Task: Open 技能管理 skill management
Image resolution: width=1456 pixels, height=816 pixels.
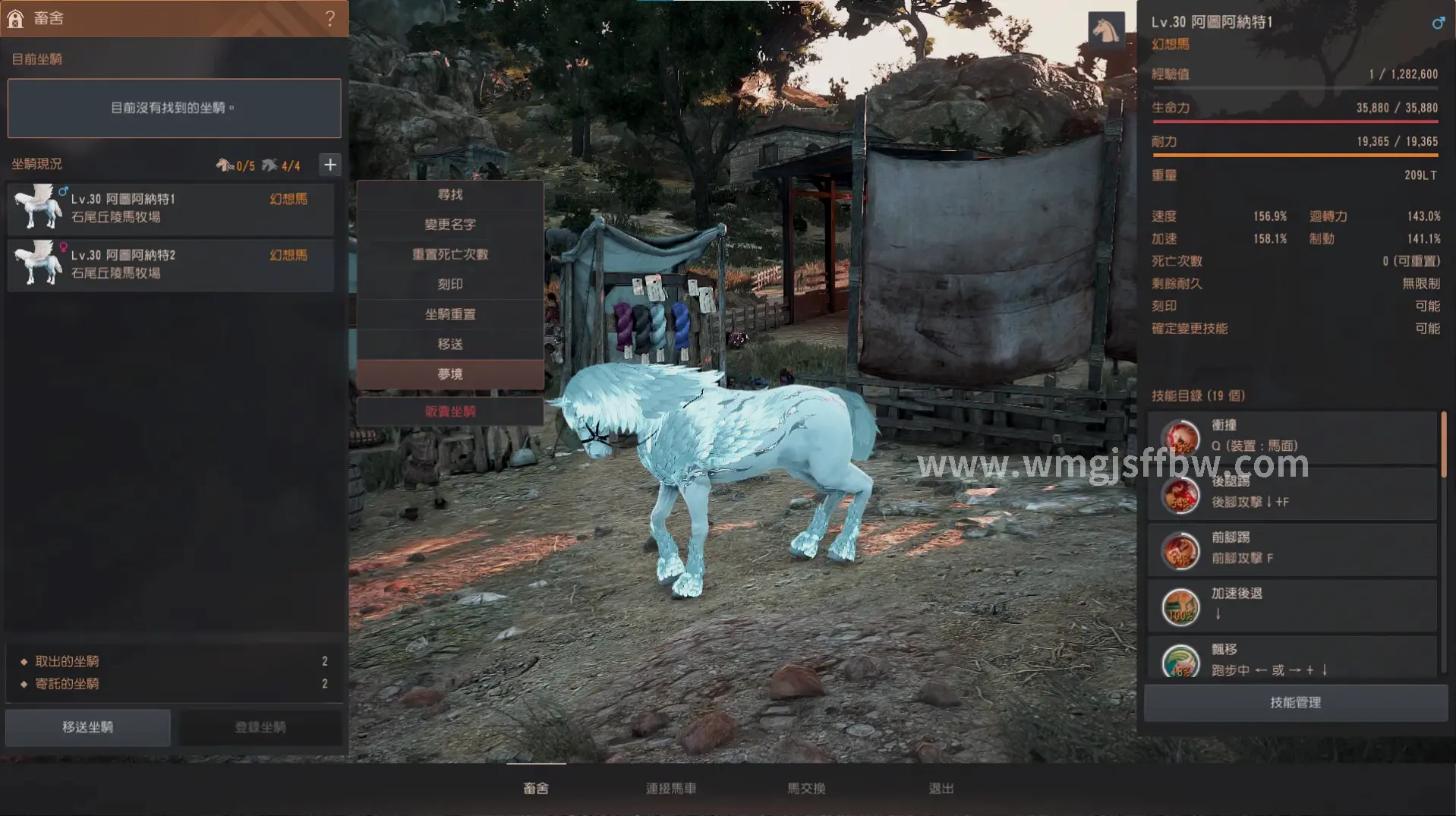Action: tap(1295, 703)
